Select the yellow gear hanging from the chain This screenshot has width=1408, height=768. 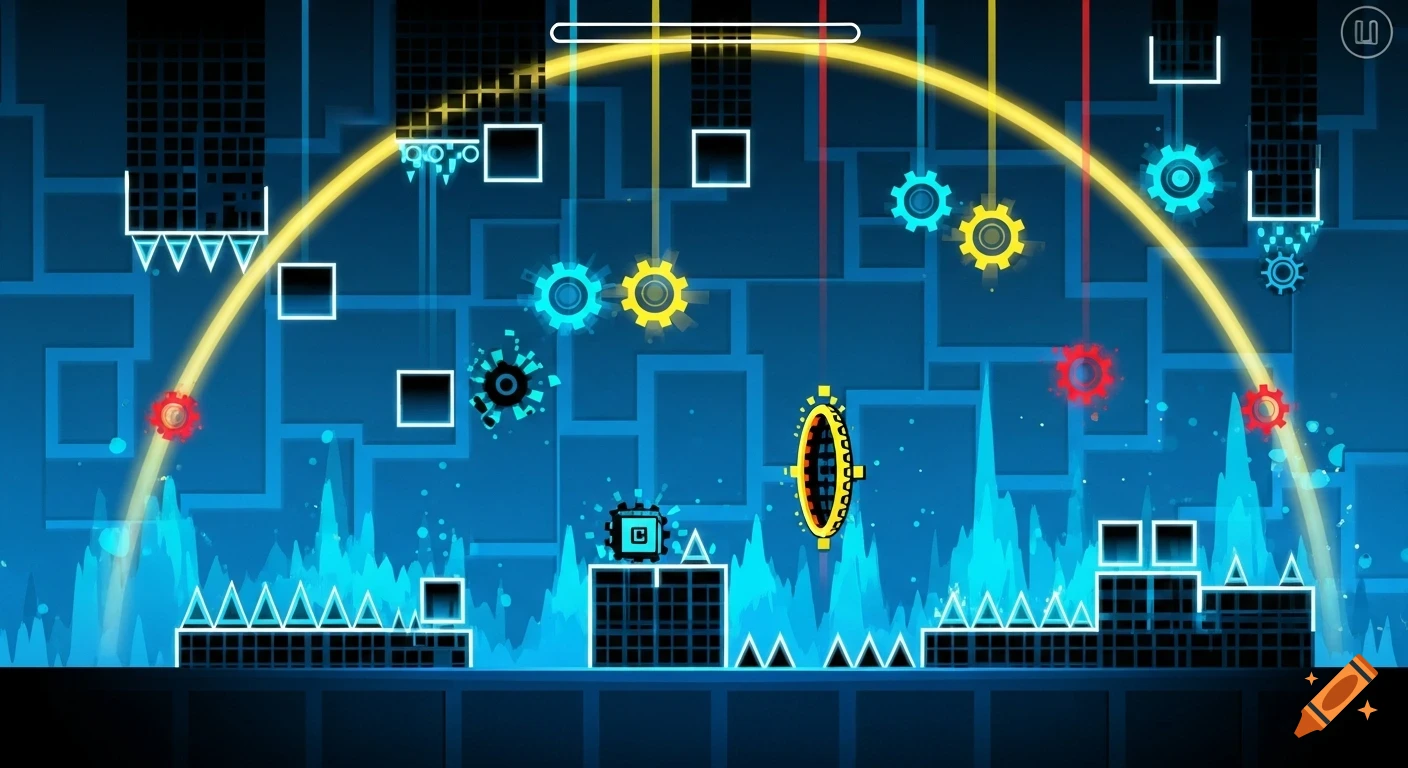click(x=990, y=237)
